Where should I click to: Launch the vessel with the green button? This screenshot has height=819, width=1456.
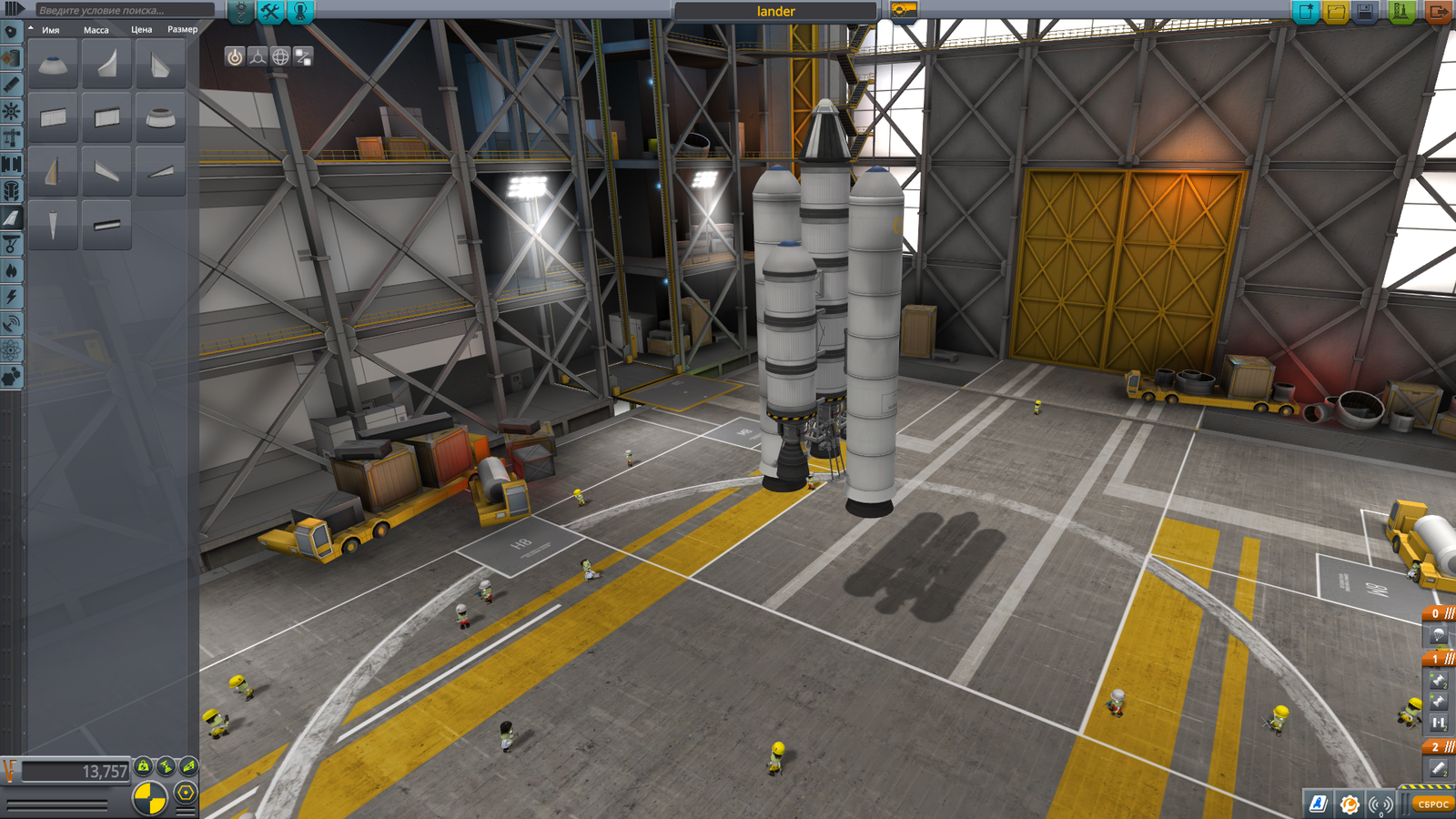pyautogui.click(x=1401, y=11)
